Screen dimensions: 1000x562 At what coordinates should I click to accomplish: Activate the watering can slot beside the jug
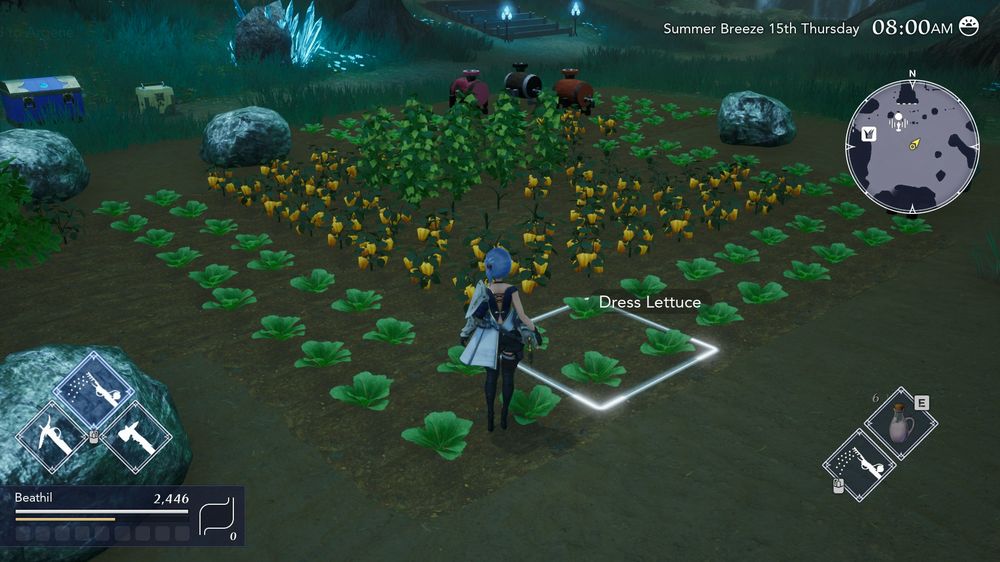[x=859, y=465]
